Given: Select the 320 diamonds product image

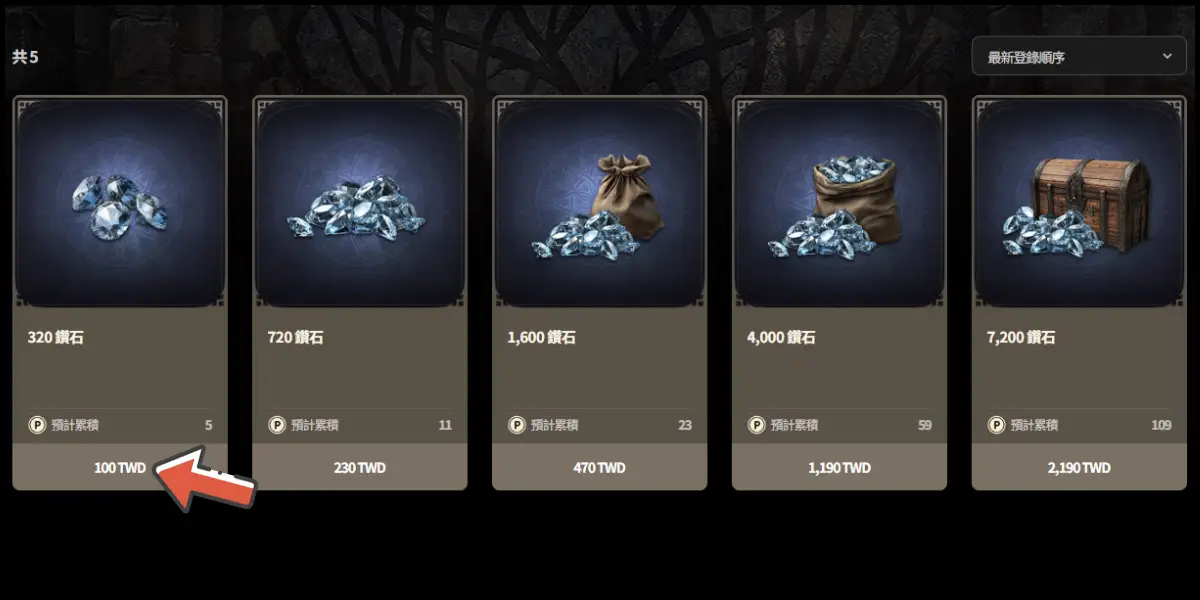Looking at the screenshot, I should [120, 203].
